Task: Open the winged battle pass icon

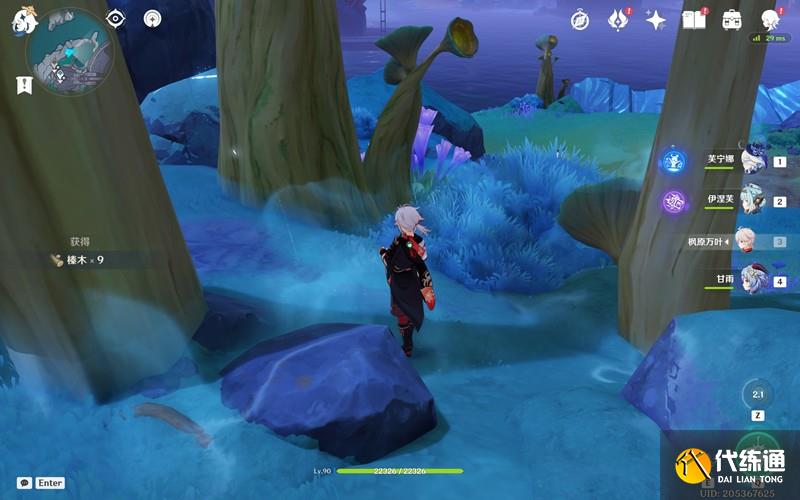Action: tap(617, 19)
